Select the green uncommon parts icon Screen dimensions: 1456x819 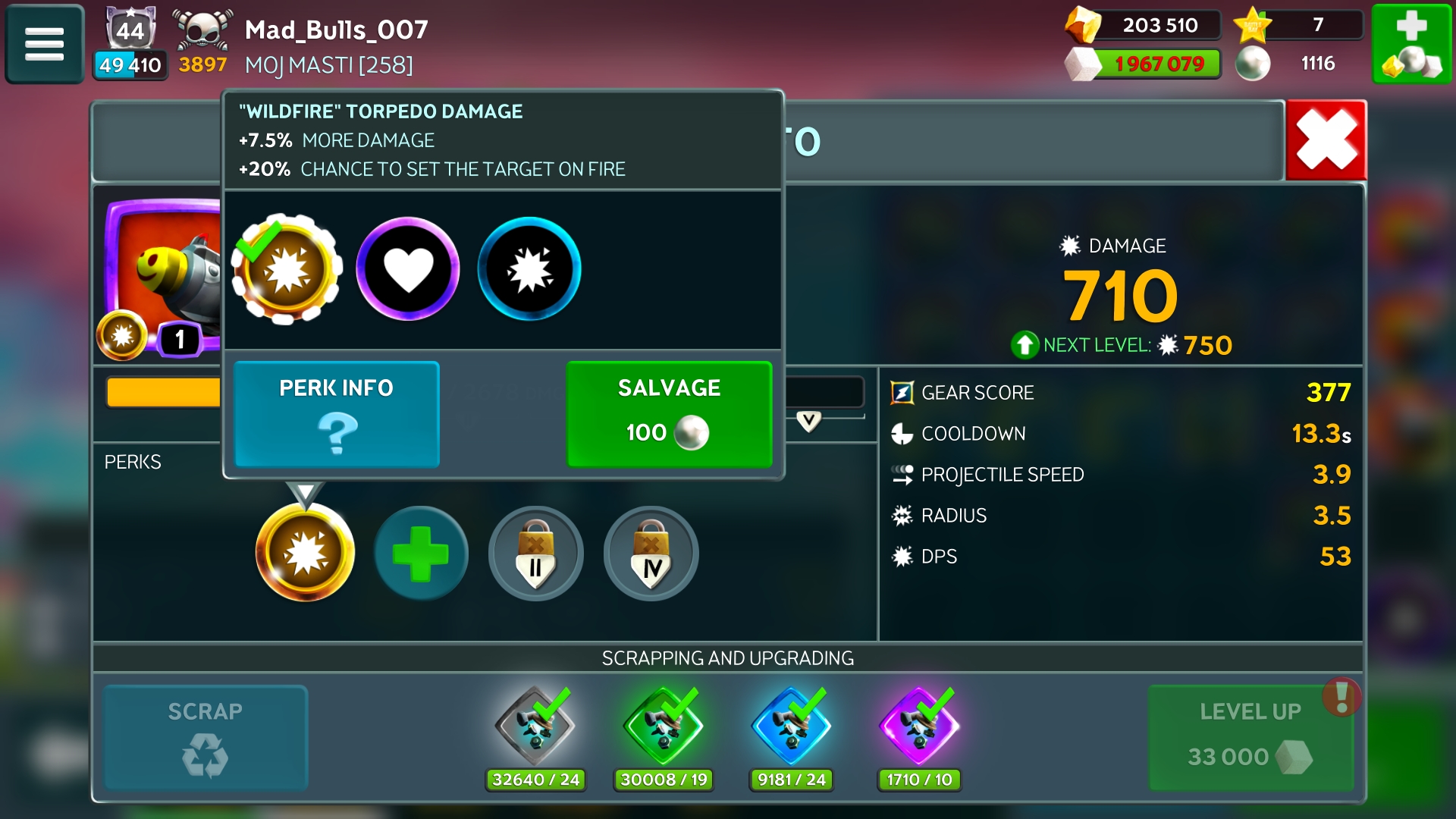coord(664,726)
